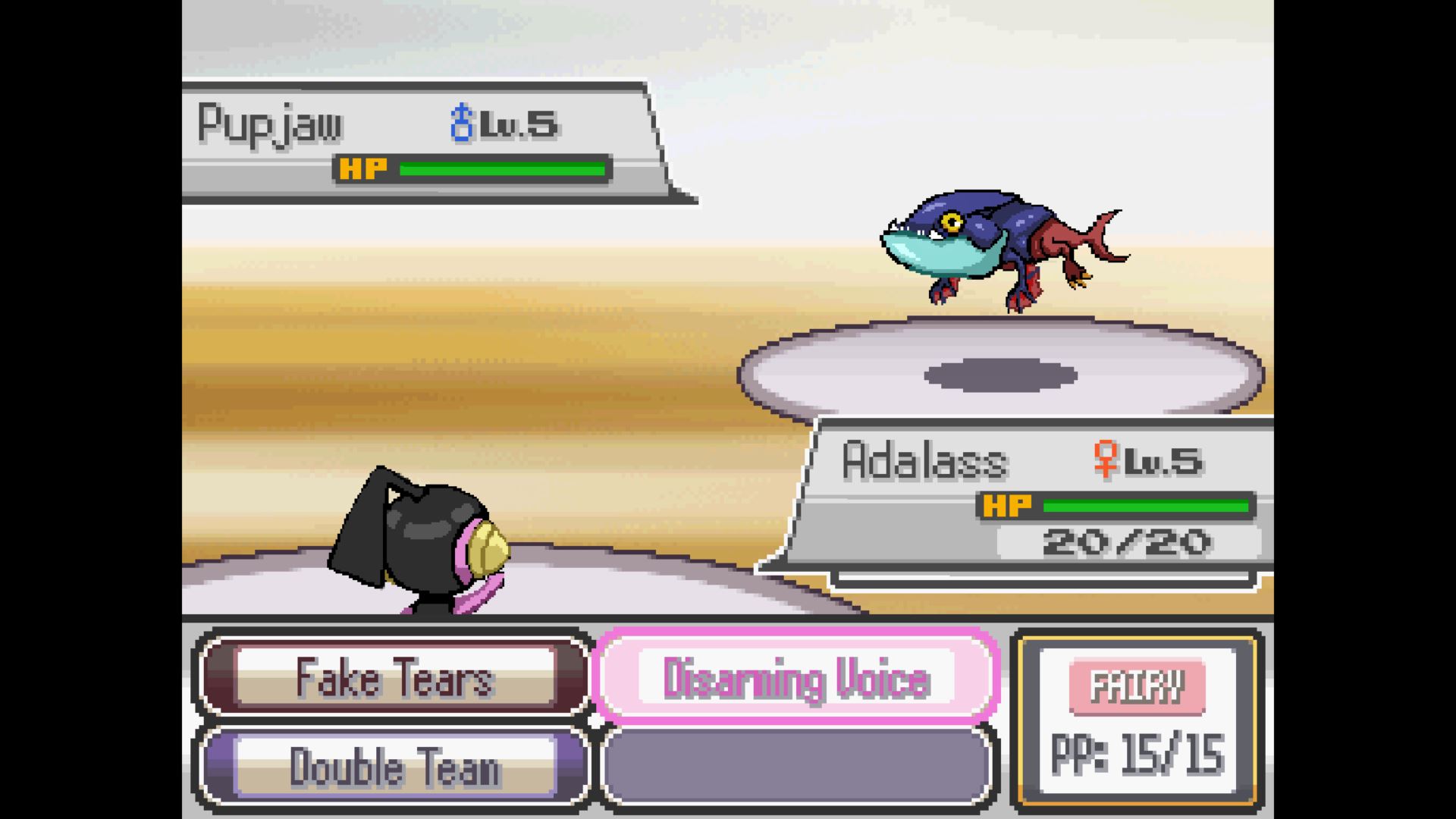Click the enemy battle platform
The height and width of the screenshot is (819, 1456).
(1001, 372)
